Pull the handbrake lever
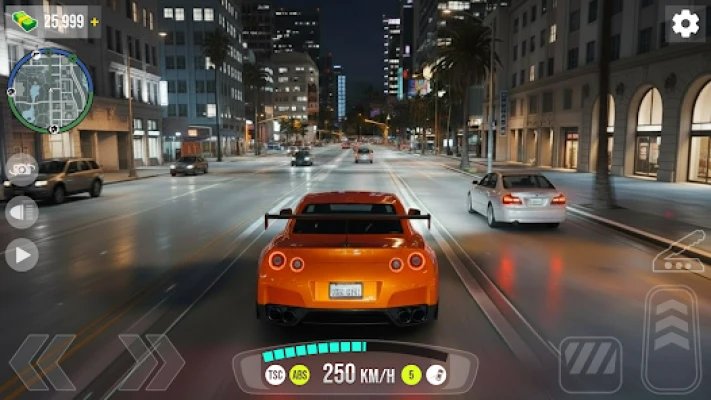Screen dimensions: 711x400 [678, 254]
